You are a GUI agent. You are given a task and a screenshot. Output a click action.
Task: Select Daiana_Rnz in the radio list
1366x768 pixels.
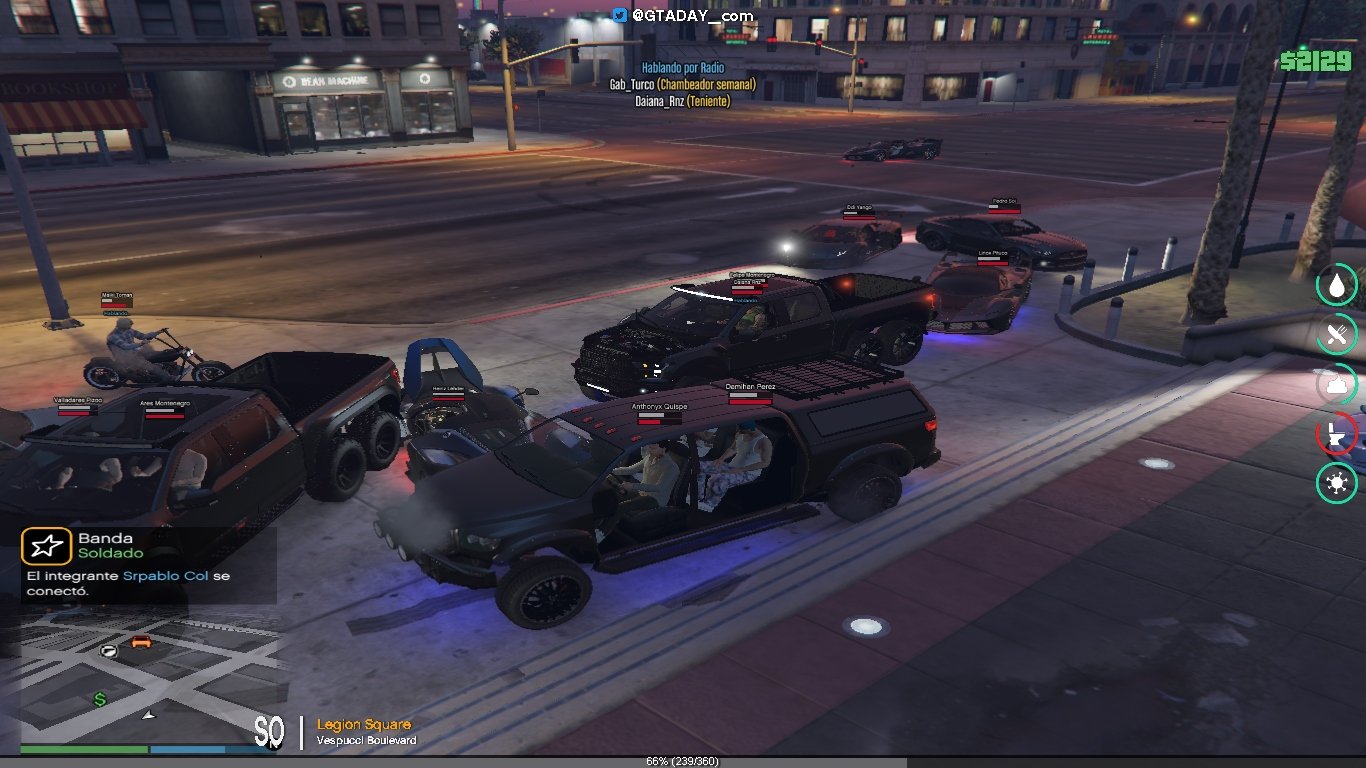coord(682,101)
